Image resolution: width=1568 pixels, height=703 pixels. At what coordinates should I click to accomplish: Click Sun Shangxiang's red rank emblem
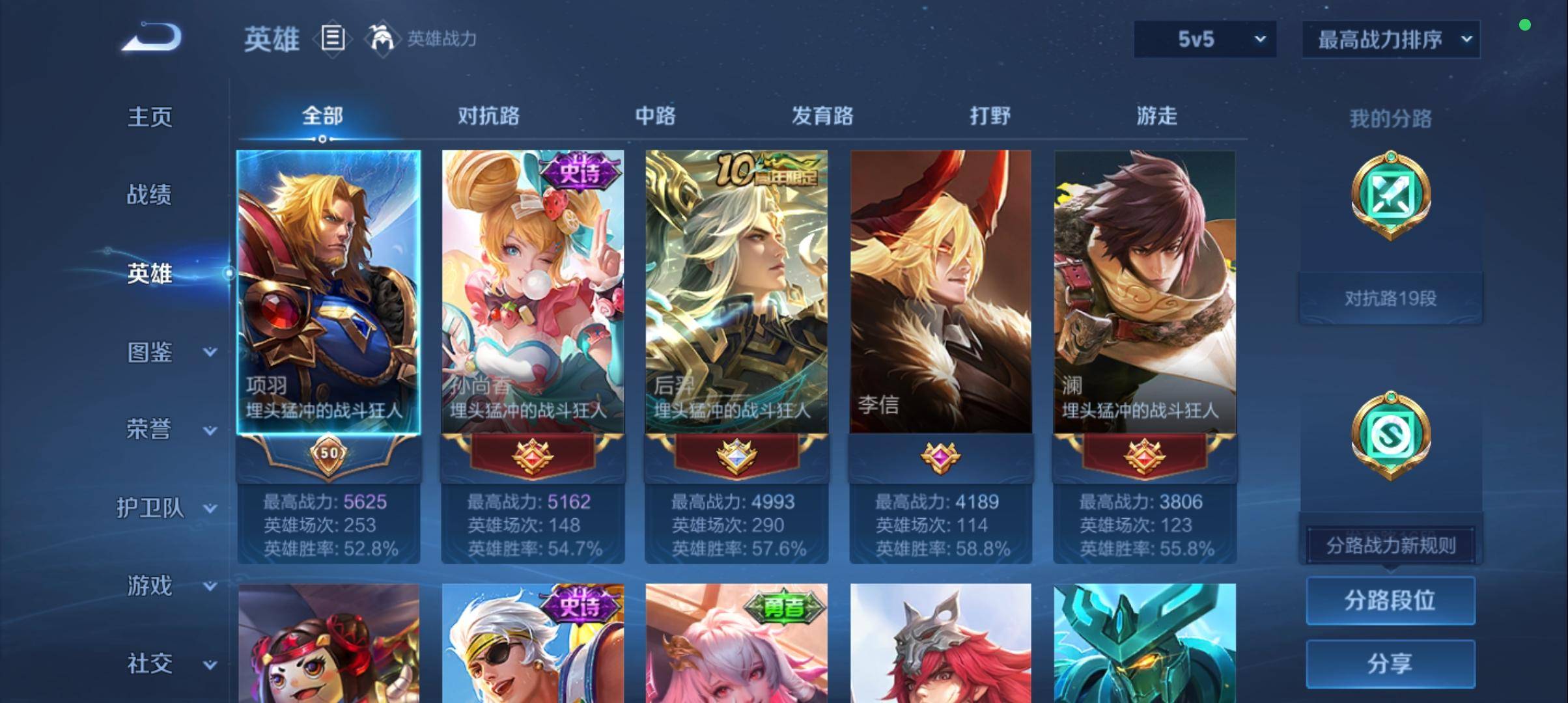pos(532,458)
